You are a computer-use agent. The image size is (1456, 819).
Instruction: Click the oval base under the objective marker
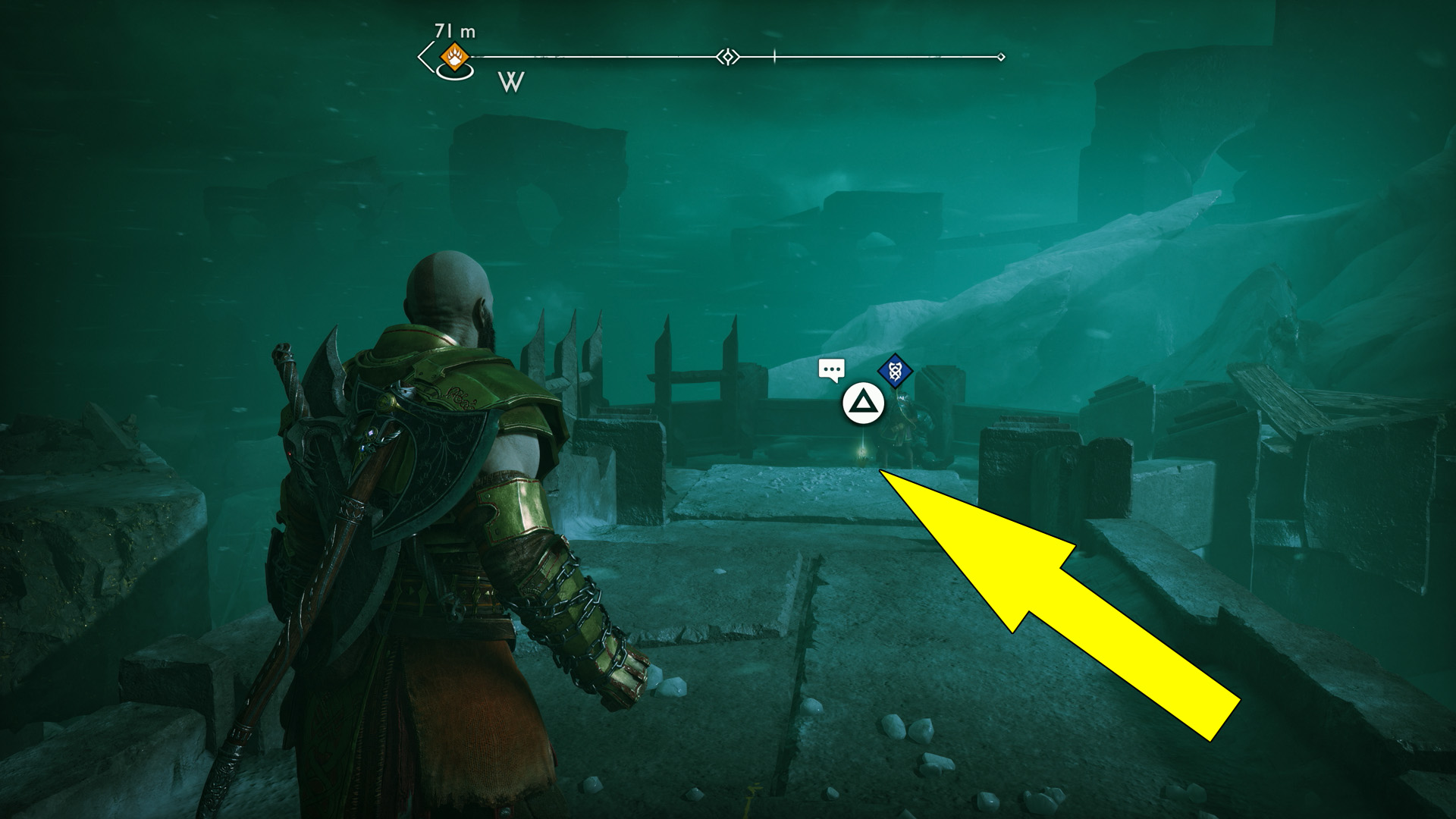pos(455,74)
